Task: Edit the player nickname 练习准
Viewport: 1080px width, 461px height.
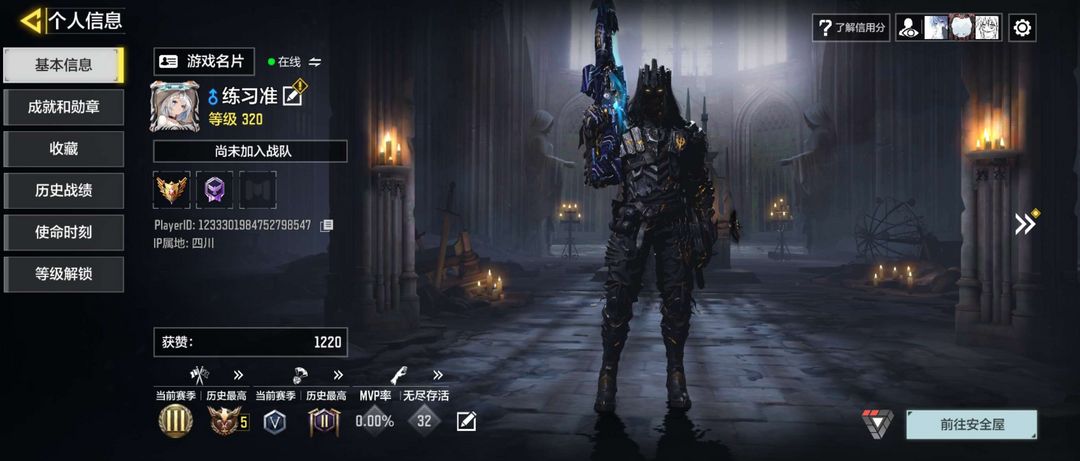Action: click(x=293, y=96)
